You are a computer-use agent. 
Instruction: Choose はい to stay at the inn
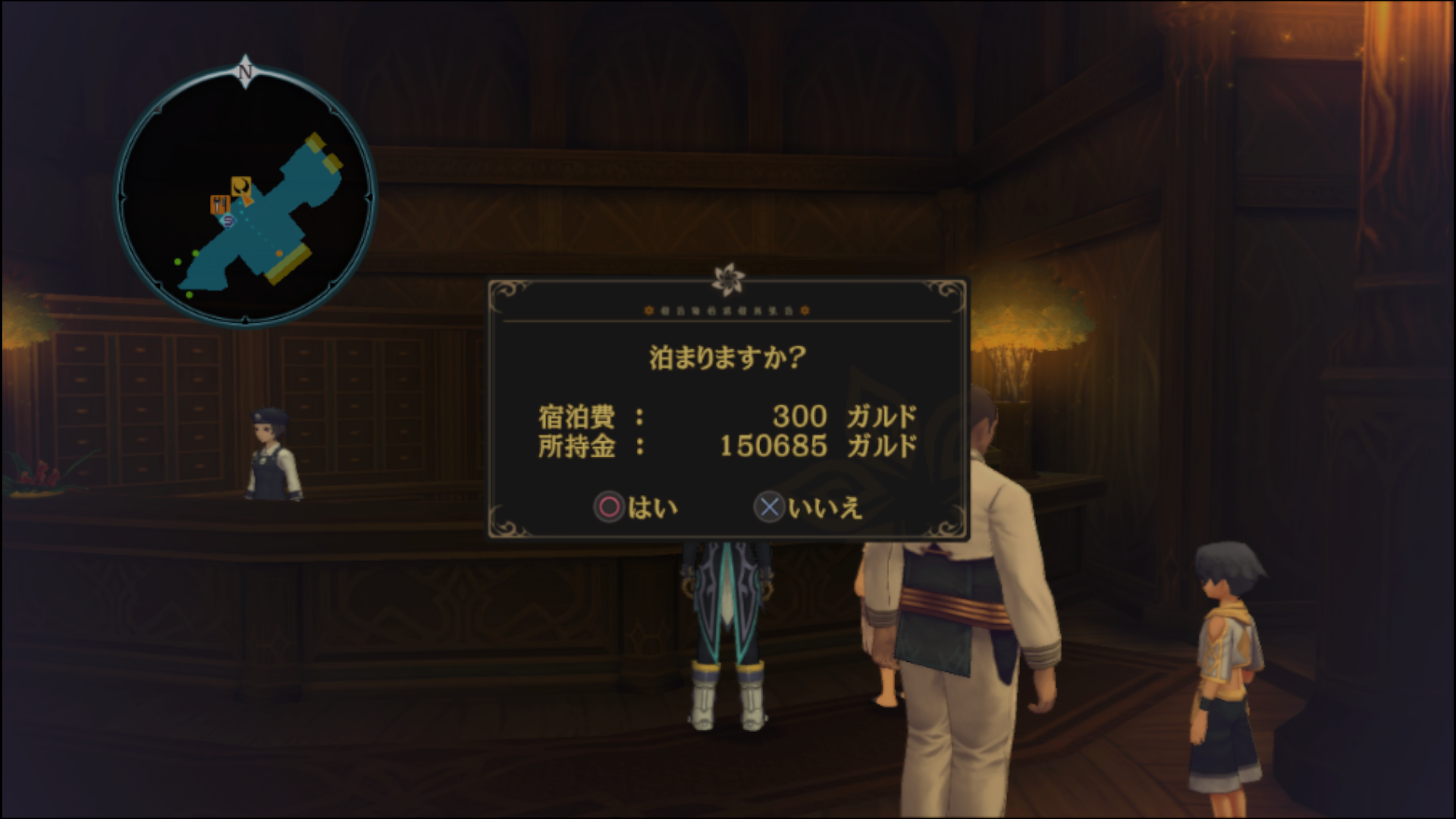[x=636, y=507]
